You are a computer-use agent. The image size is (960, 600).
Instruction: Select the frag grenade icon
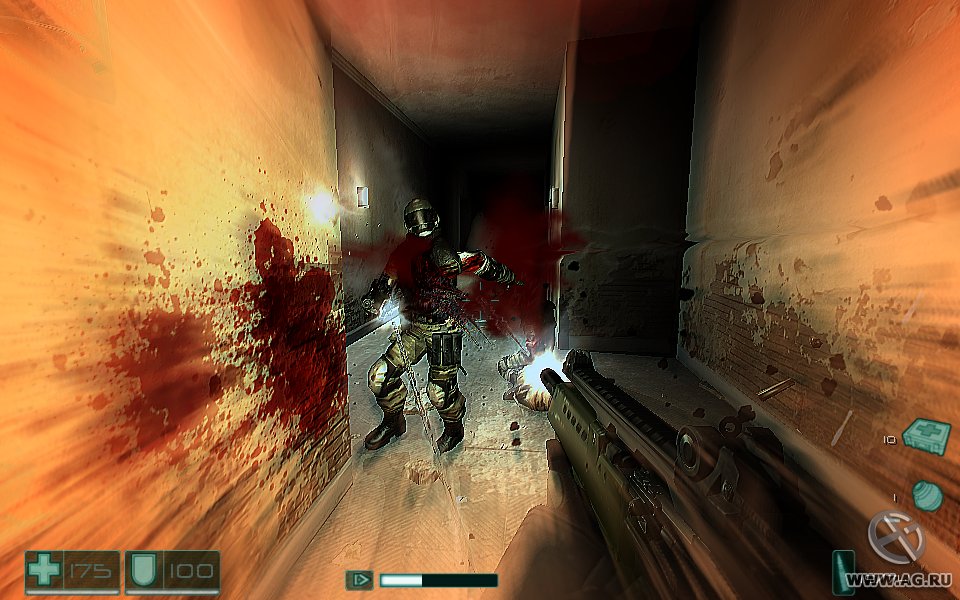pyautogui.click(x=927, y=495)
